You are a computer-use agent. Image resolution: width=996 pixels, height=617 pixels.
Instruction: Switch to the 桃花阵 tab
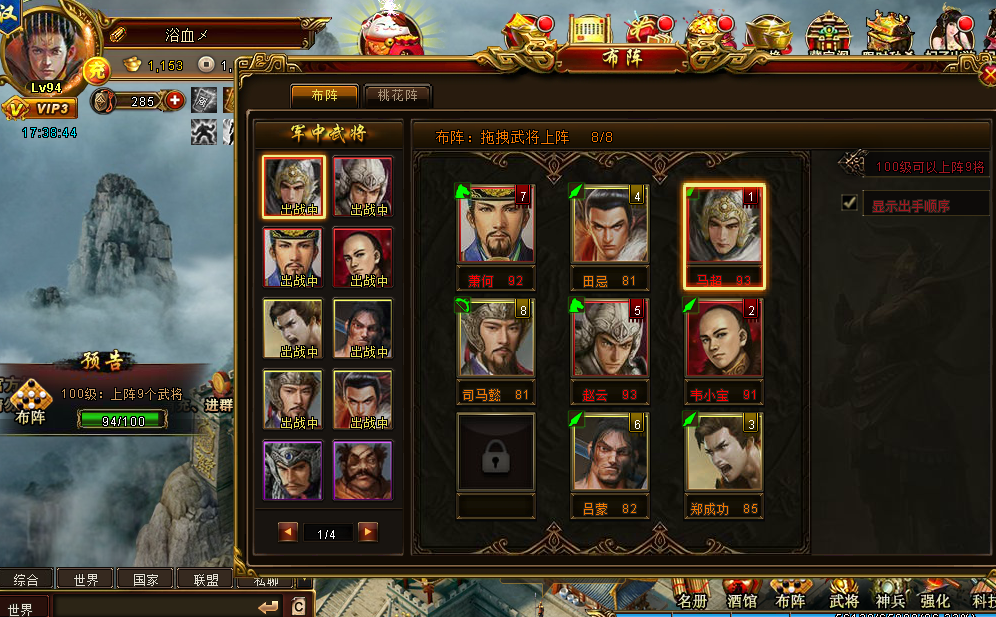click(398, 96)
